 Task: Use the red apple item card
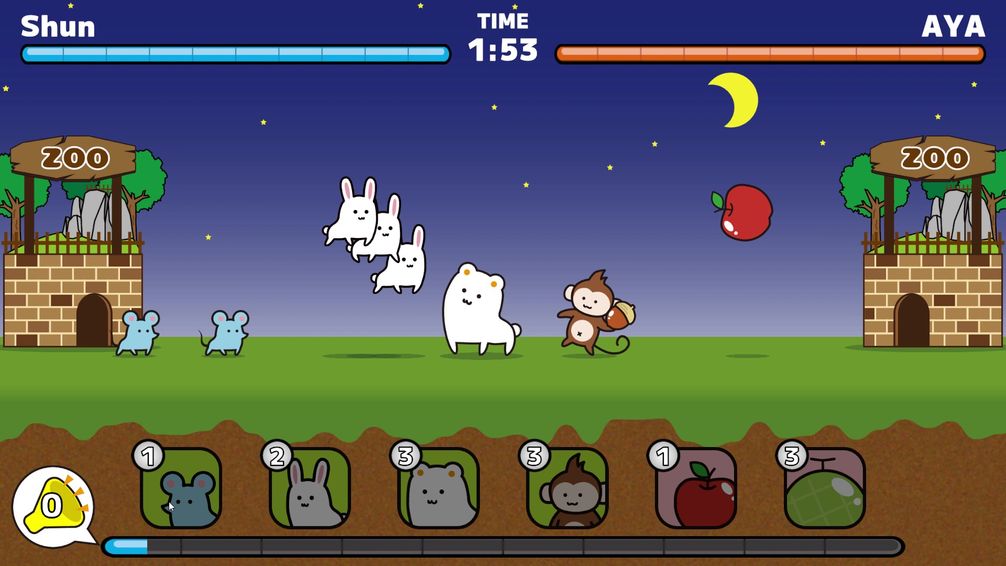pyautogui.click(x=696, y=490)
